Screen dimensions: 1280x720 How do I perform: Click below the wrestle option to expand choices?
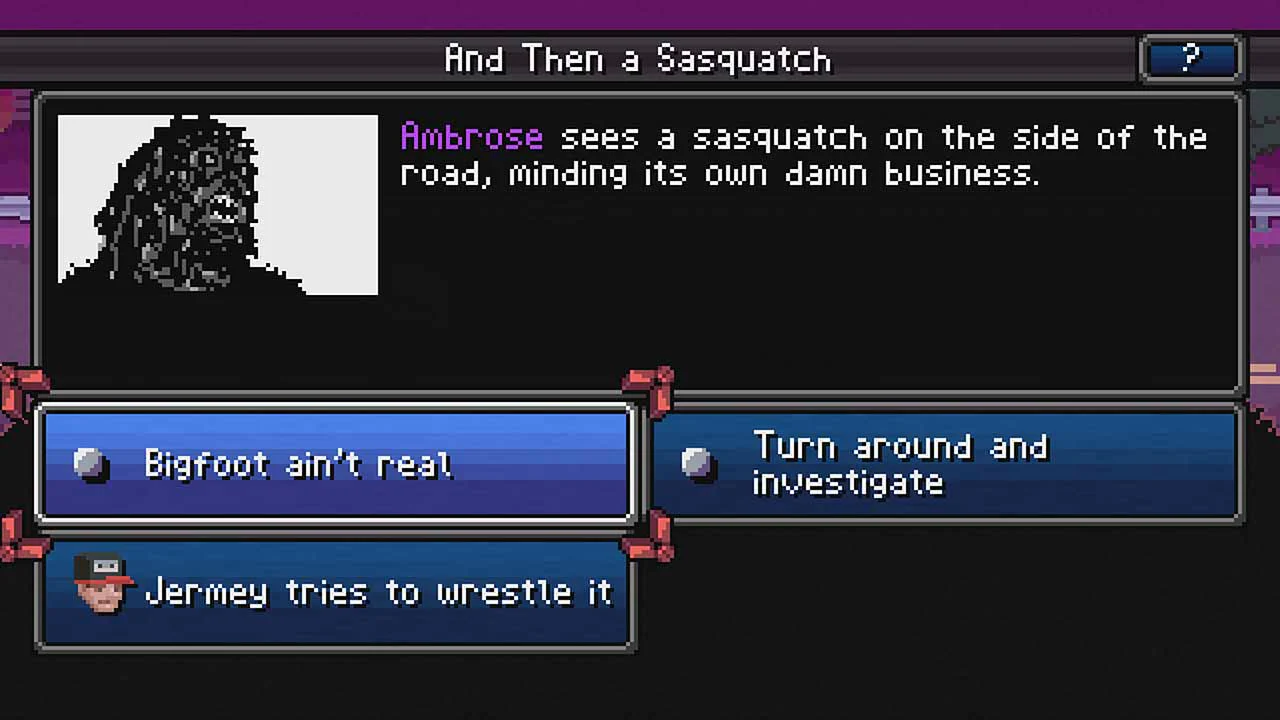click(x=335, y=680)
